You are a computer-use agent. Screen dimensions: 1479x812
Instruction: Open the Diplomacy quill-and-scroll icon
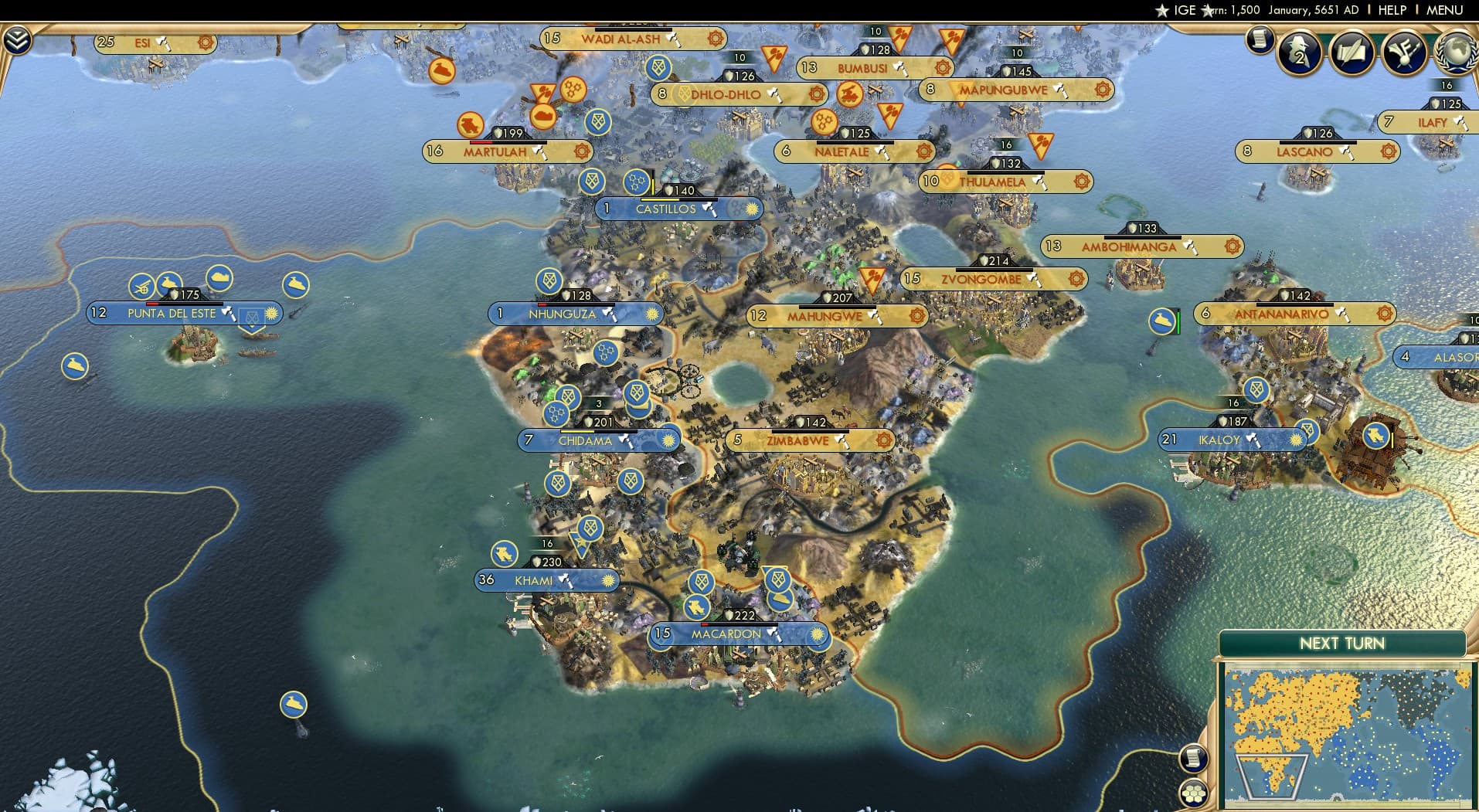click(x=1352, y=53)
